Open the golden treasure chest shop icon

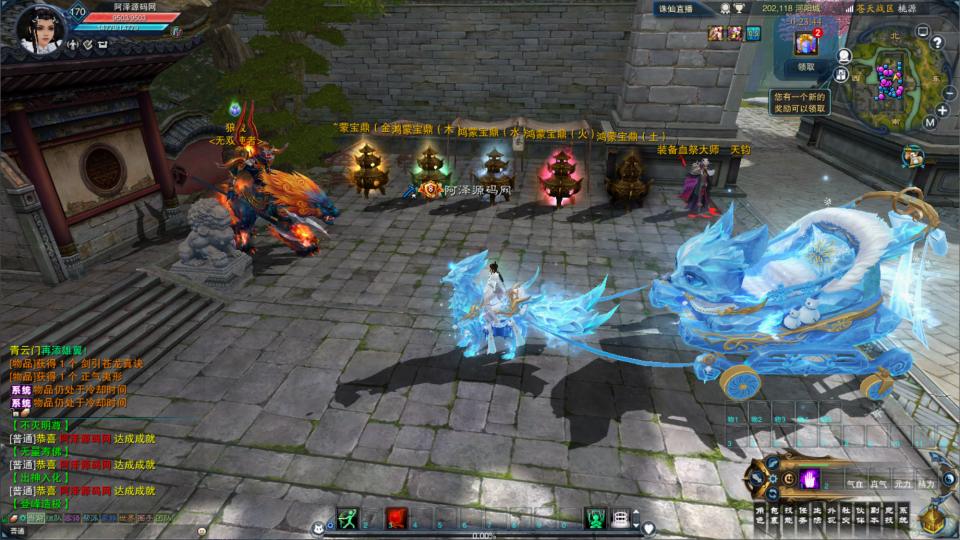tap(933, 519)
